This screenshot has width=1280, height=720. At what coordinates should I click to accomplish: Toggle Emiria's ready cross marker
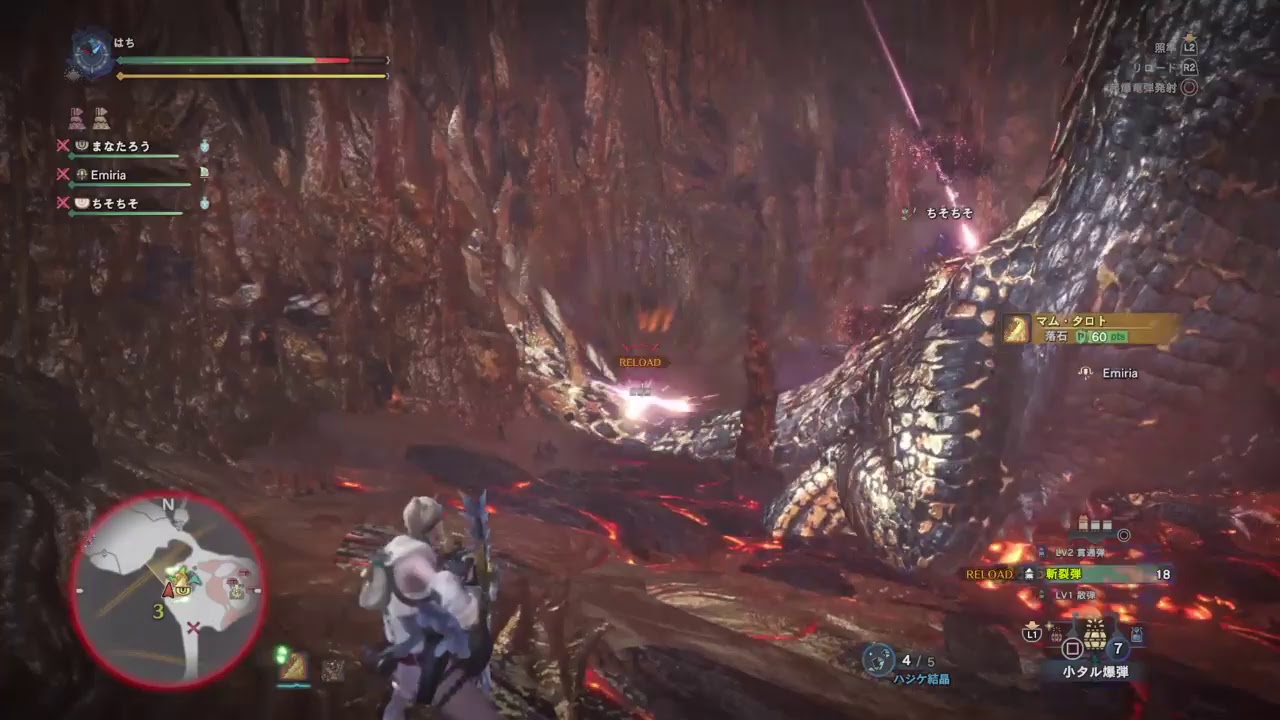[x=61, y=174]
